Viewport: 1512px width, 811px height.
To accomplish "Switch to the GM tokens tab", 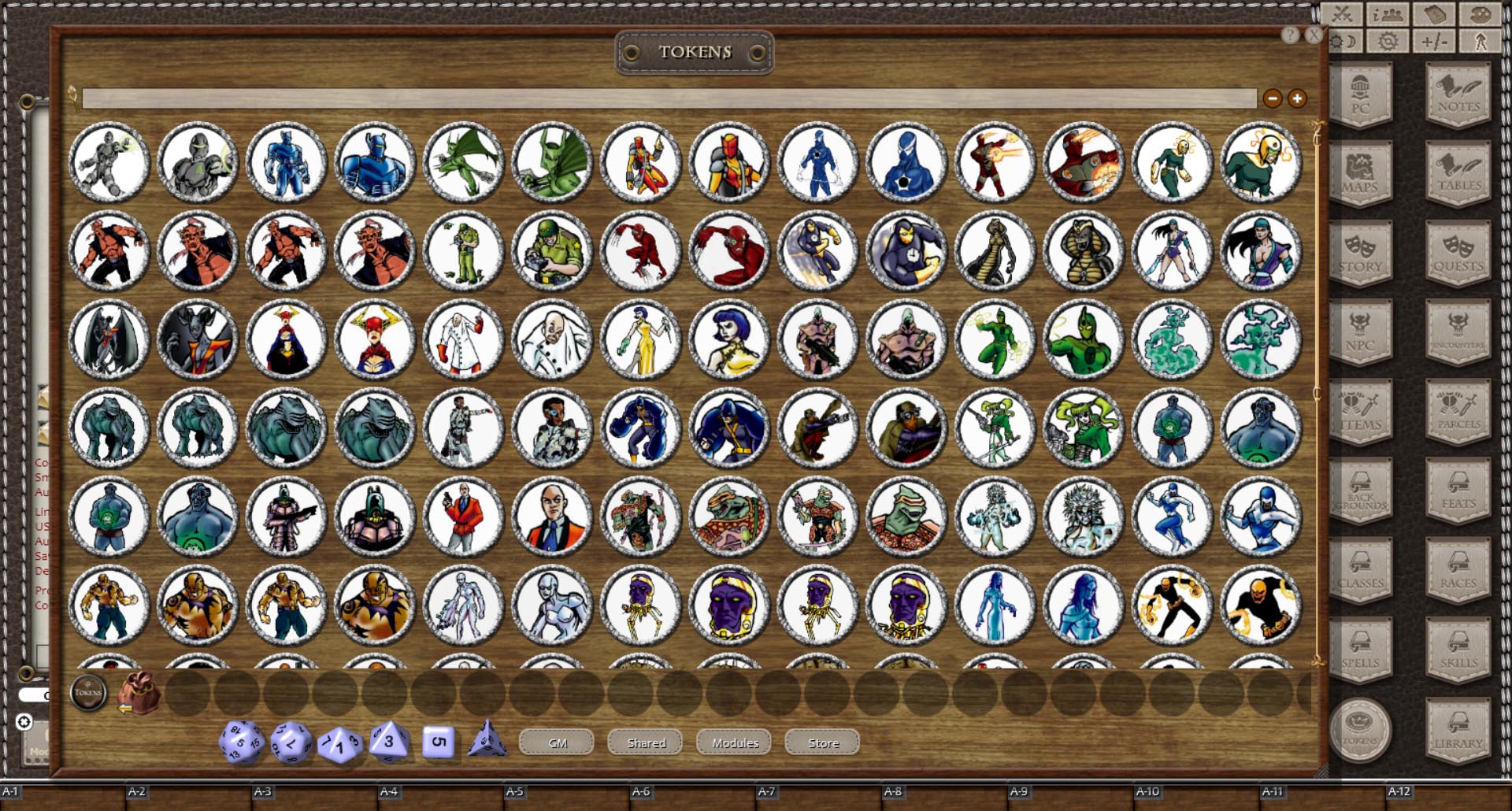I will pos(556,742).
